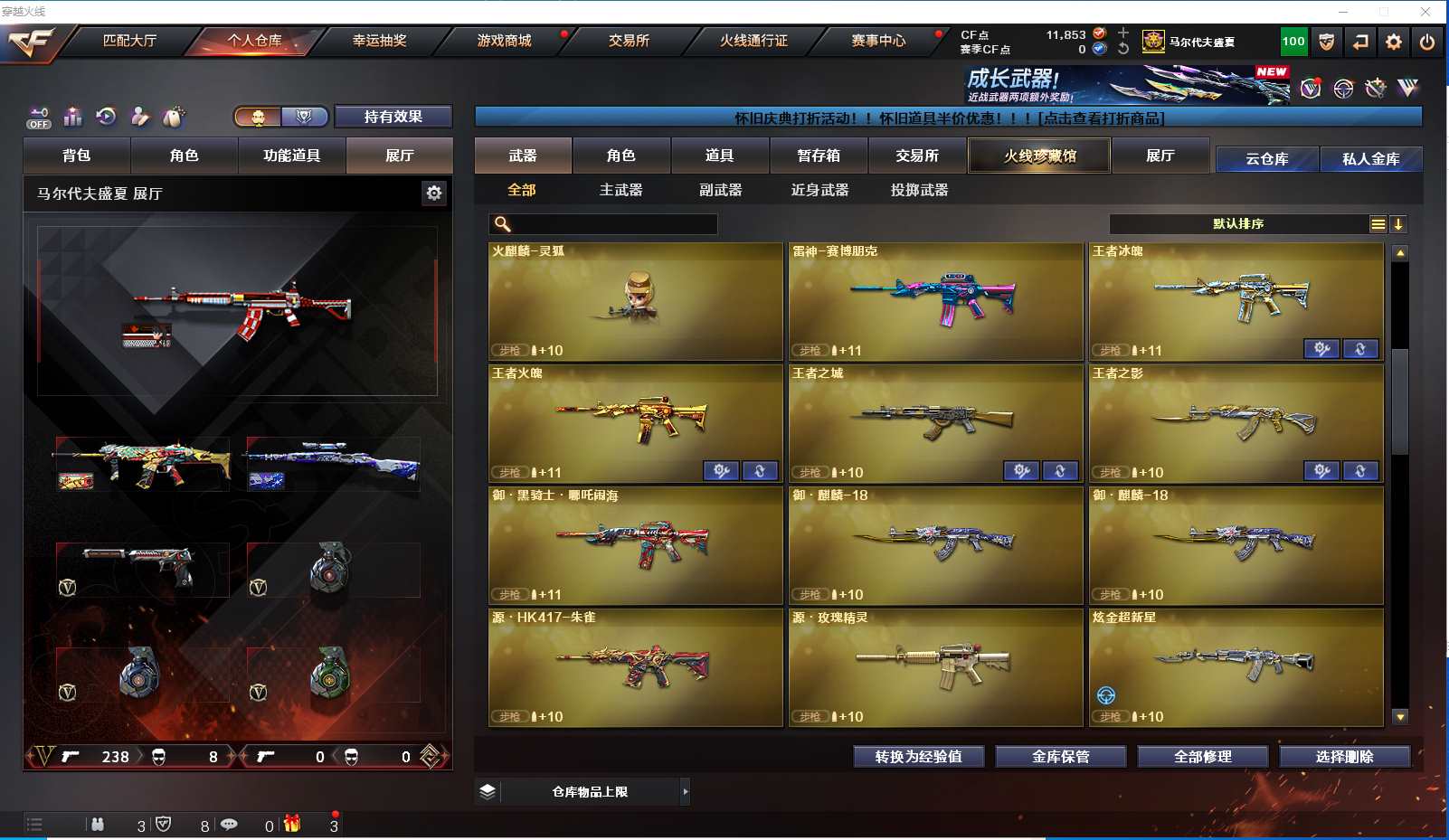Close the game window
1449x840 pixels.
pos(1425,12)
